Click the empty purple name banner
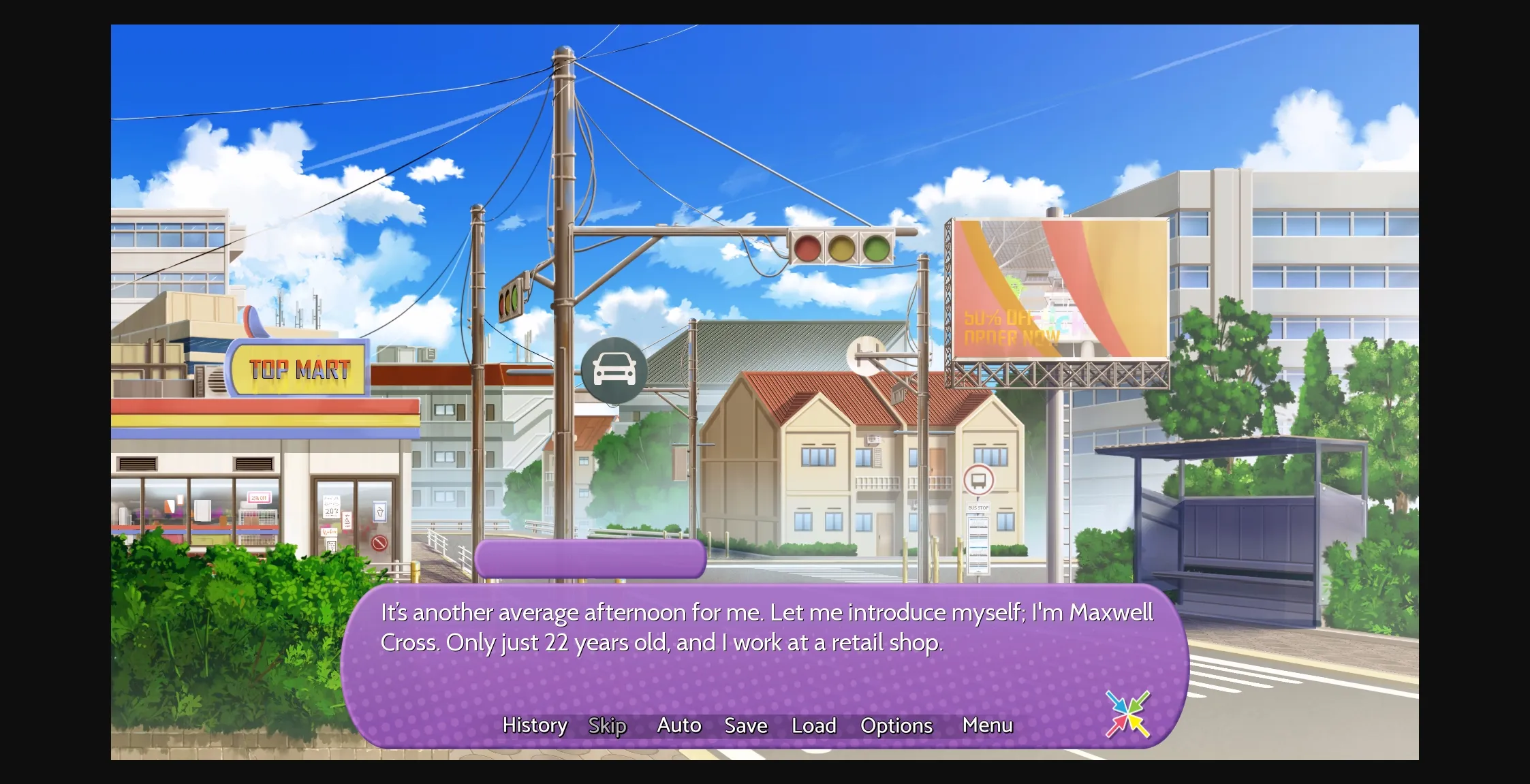The width and height of the screenshot is (1530, 784). coord(588,557)
